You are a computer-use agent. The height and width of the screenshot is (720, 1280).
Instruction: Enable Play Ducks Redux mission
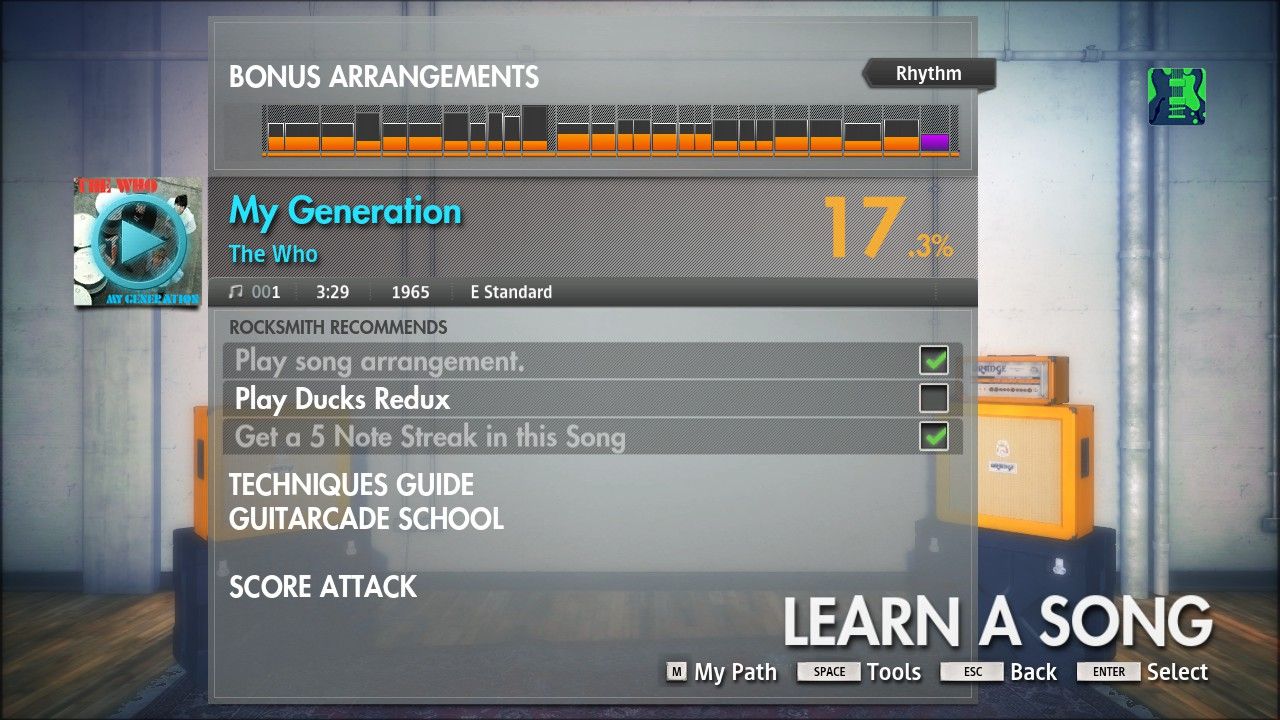(x=932, y=398)
